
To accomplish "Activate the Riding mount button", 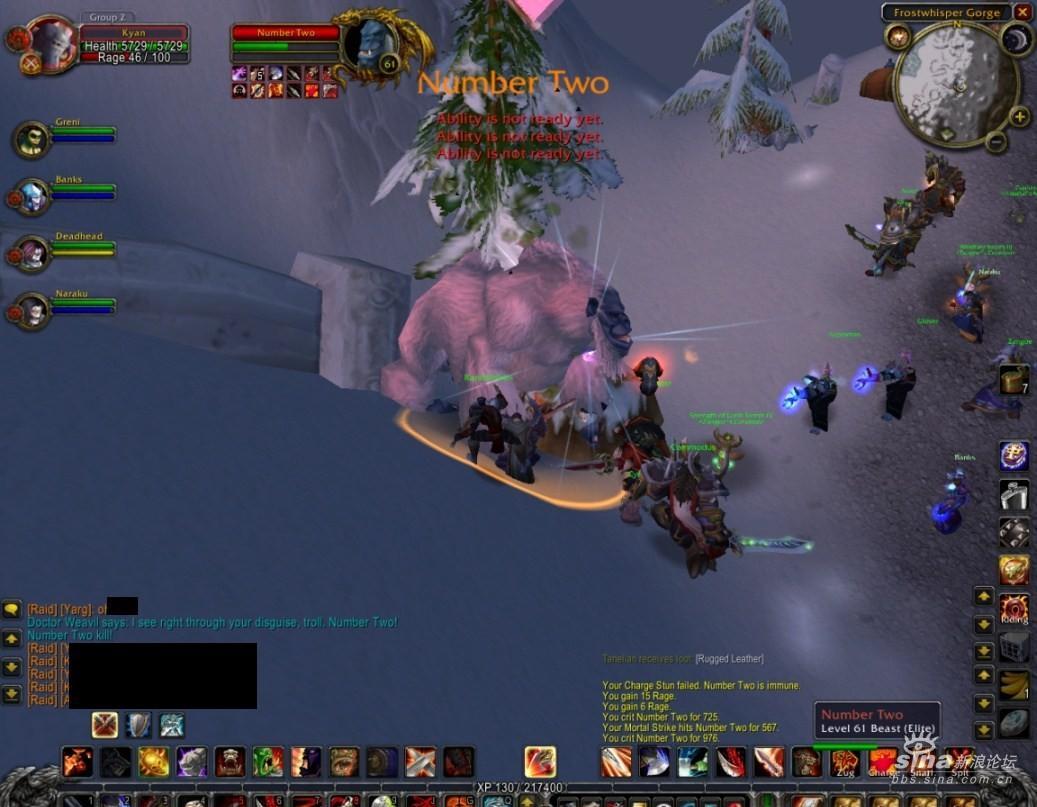I will [1014, 608].
